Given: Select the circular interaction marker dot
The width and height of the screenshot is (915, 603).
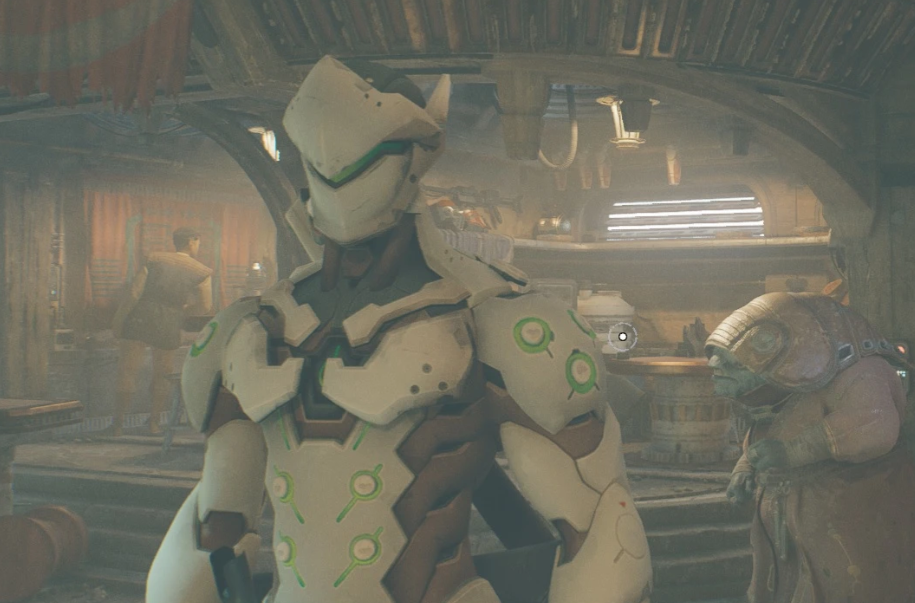Looking at the screenshot, I should pos(622,337).
